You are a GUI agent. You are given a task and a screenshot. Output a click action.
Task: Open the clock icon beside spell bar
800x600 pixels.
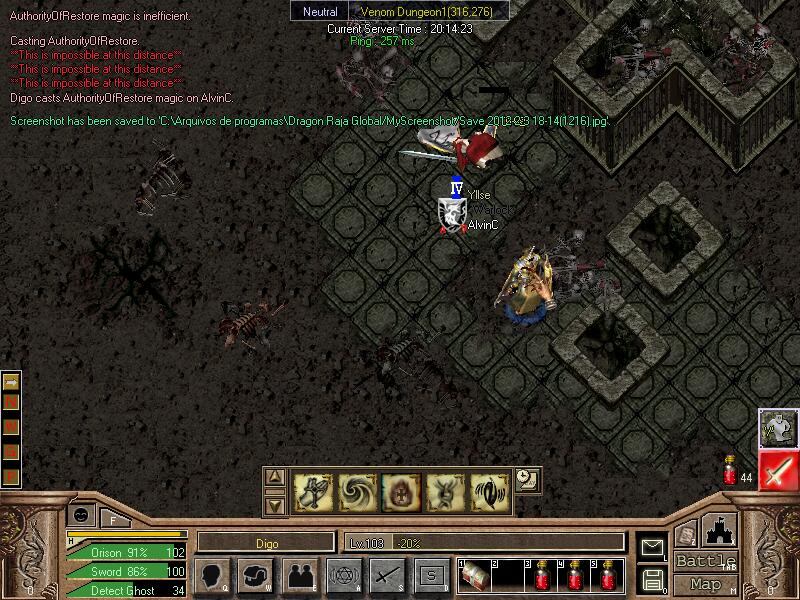point(526,480)
